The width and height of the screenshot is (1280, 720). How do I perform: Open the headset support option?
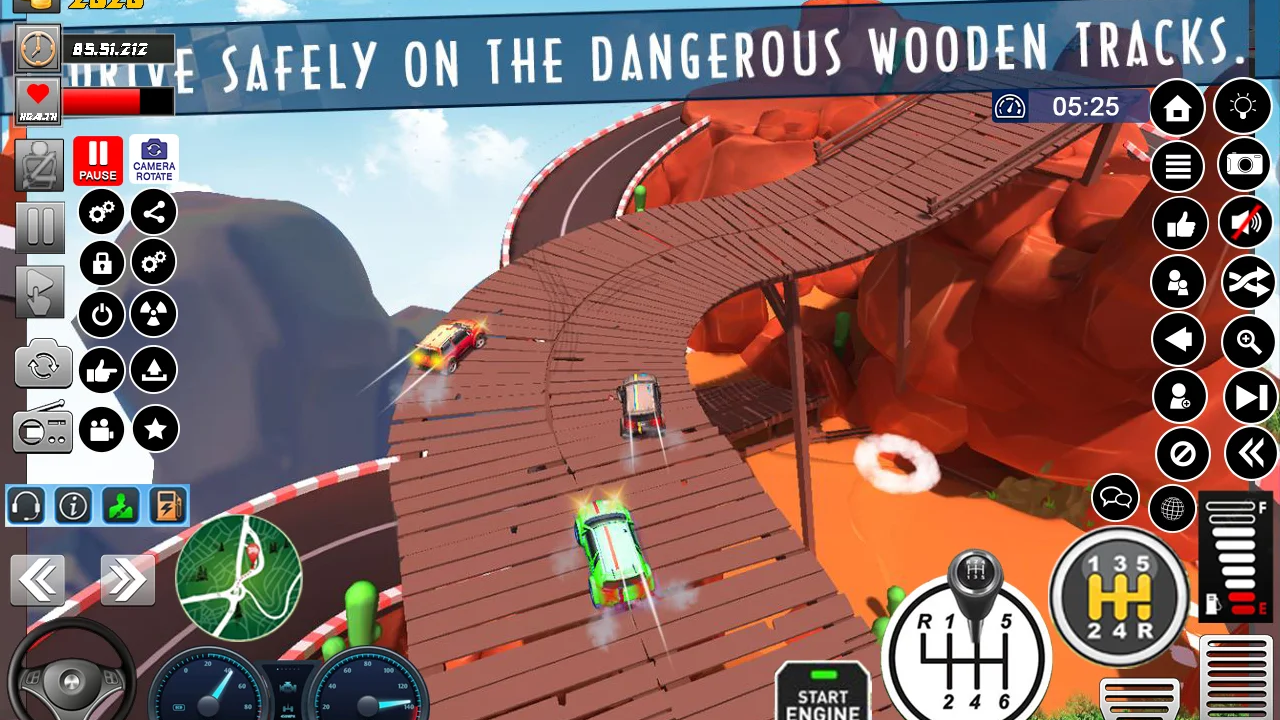[26, 505]
